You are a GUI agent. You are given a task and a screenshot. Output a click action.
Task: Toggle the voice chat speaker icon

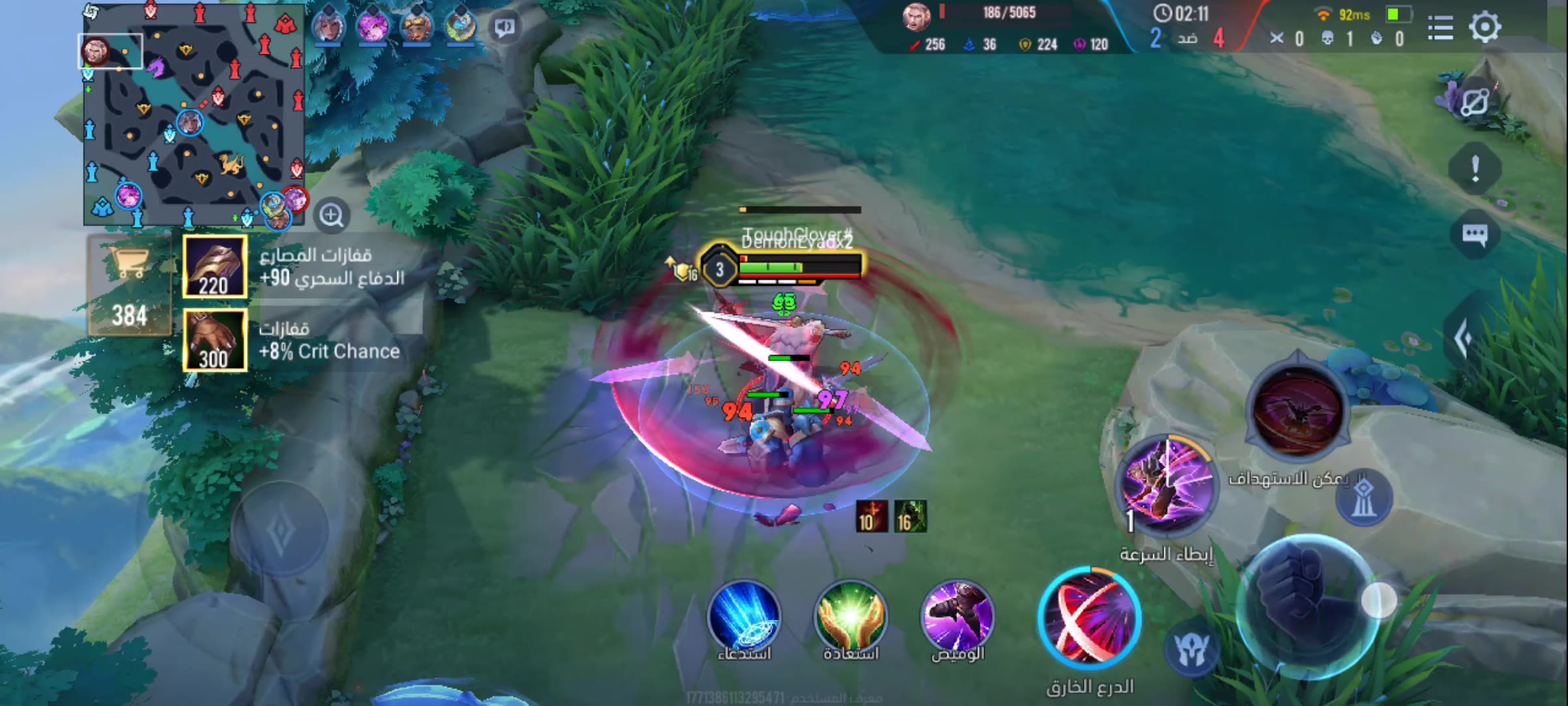(504, 27)
